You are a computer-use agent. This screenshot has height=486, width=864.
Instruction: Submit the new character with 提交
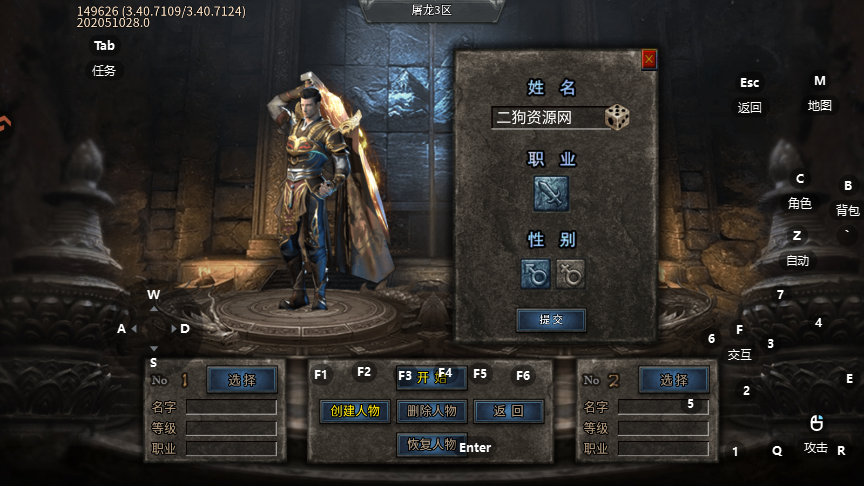click(x=551, y=320)
